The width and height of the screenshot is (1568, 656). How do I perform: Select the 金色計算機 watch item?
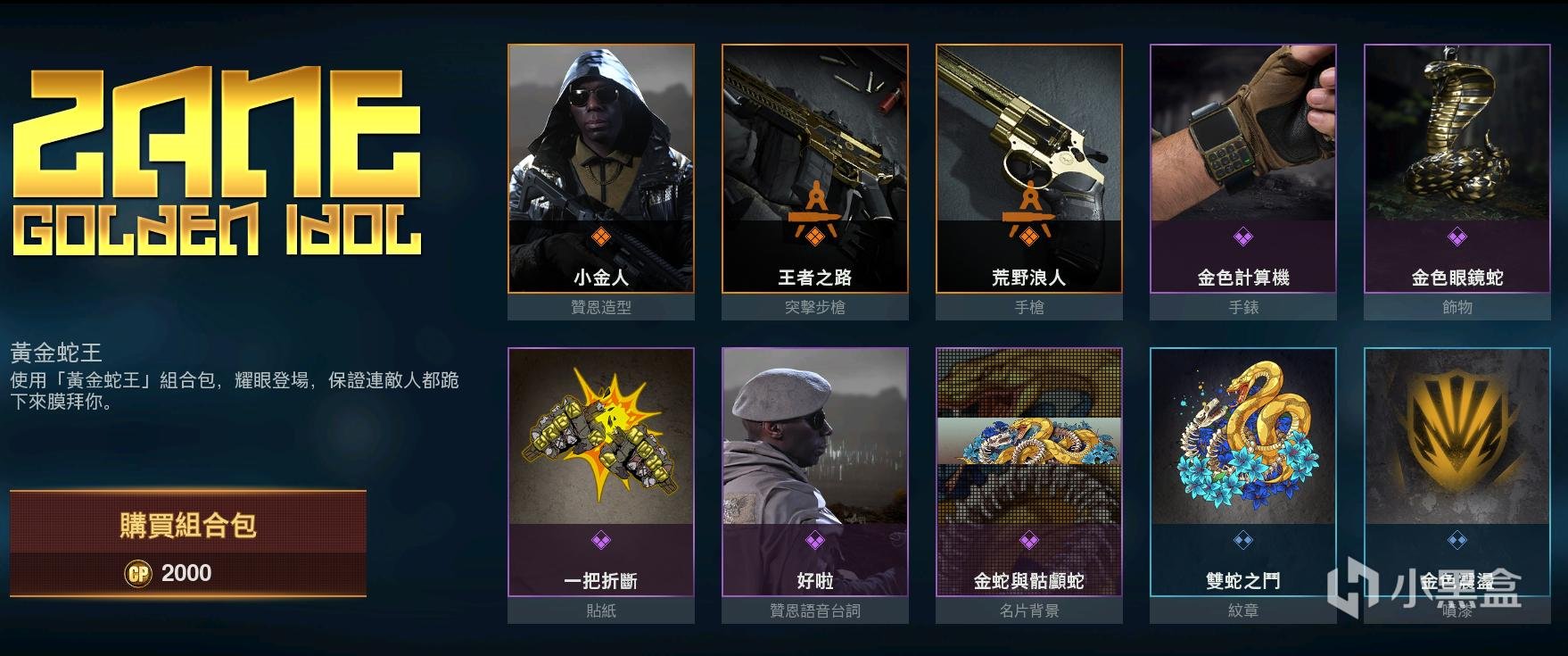1242,170
